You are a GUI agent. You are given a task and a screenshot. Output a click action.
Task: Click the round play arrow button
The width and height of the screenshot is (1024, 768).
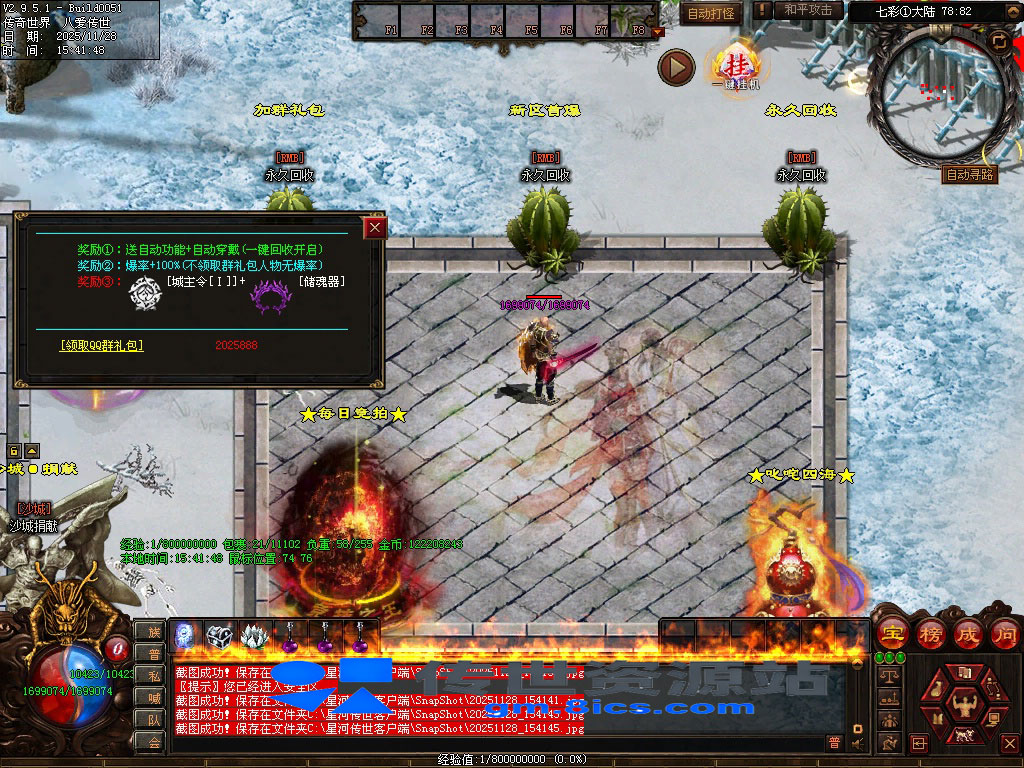click(x=677, y=67)
